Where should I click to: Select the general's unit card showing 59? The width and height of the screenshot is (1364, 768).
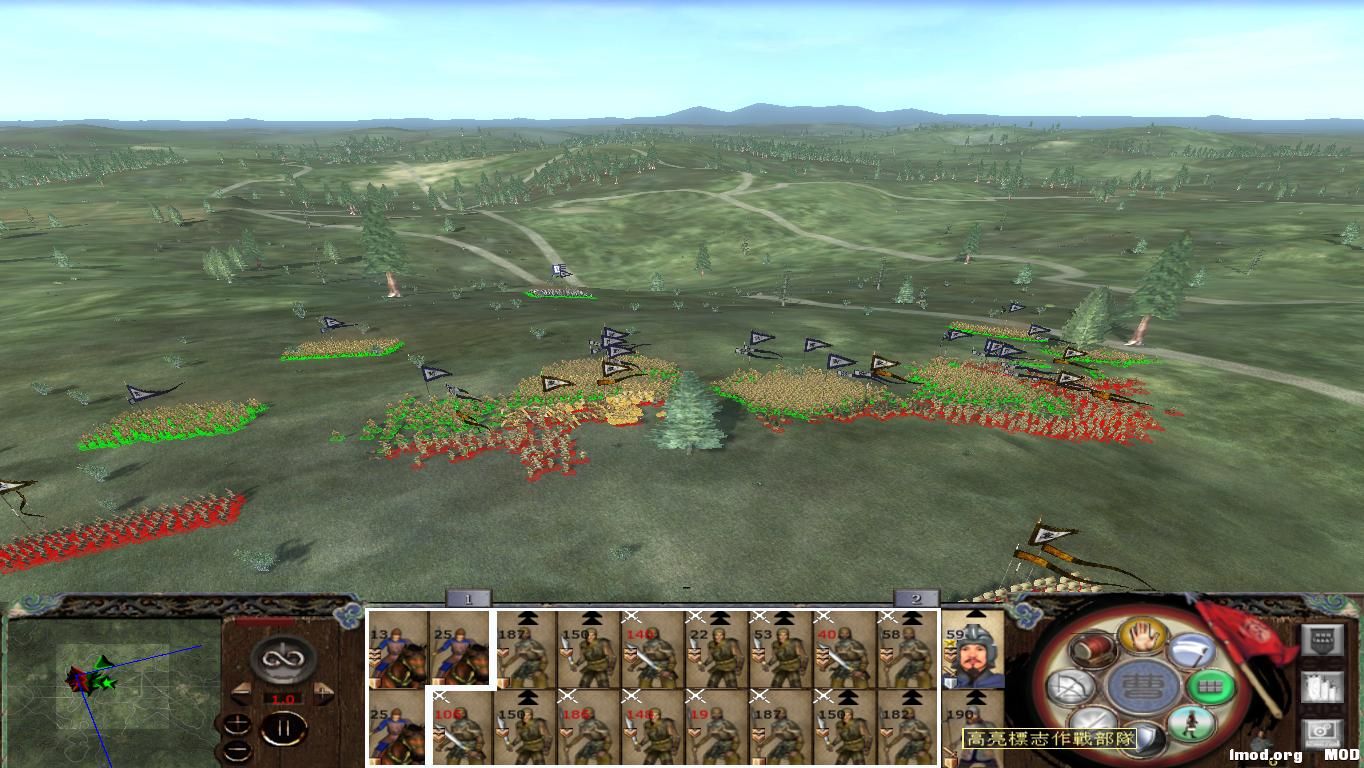pos(975,655)
